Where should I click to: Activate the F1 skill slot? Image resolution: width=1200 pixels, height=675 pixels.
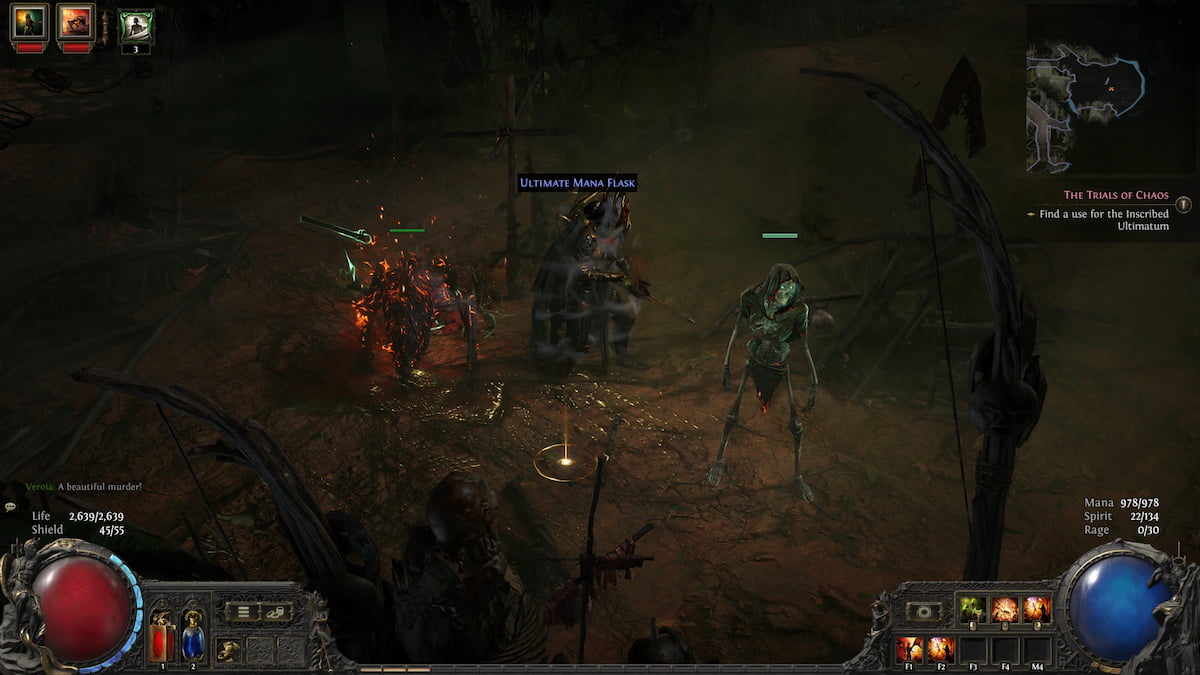(908, 649)
